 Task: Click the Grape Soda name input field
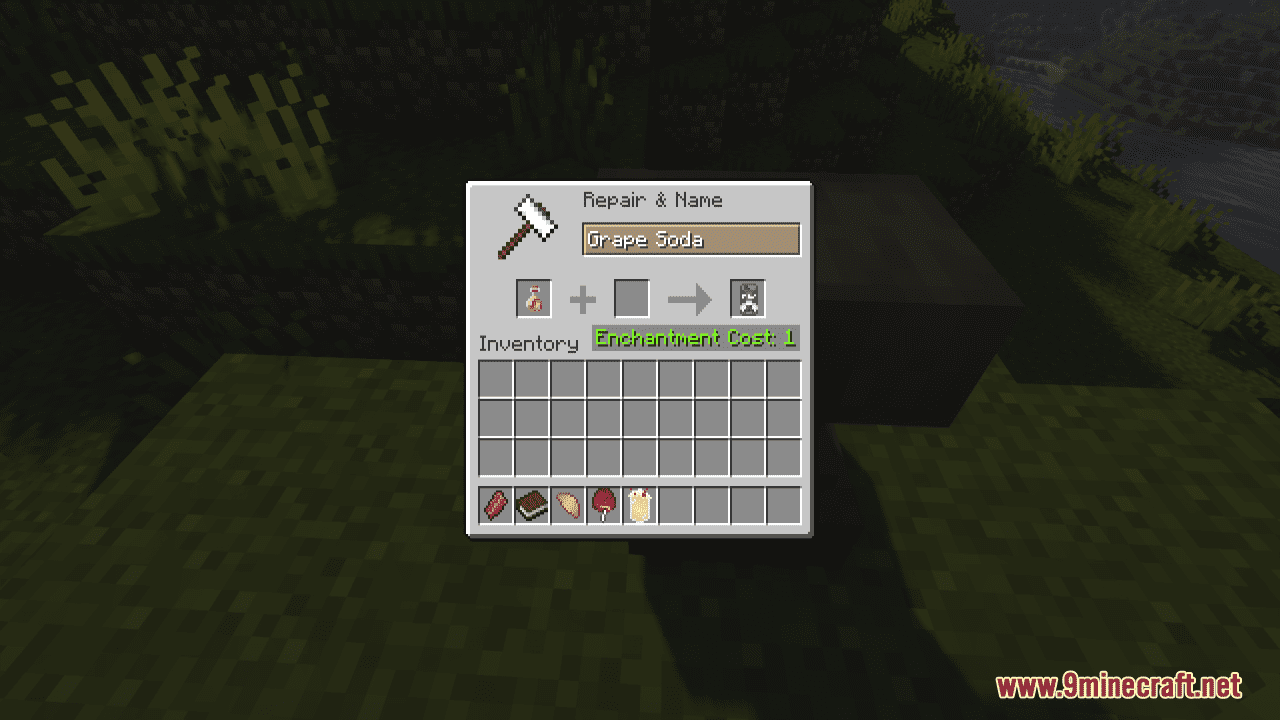coord(691,239)
